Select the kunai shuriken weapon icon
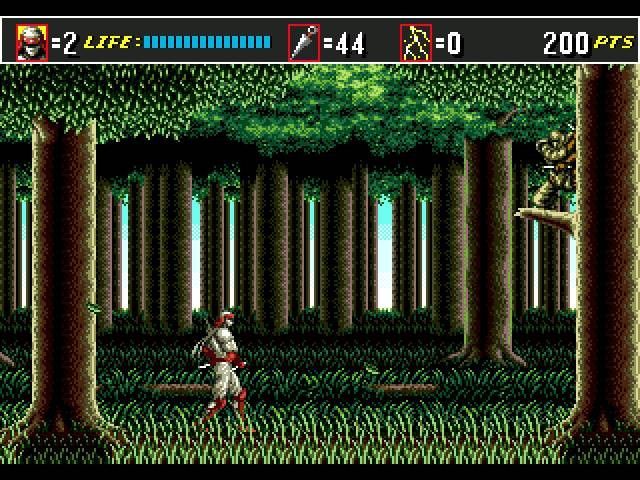640x480 pixels. pyautogui.click(x=304, y=43)
